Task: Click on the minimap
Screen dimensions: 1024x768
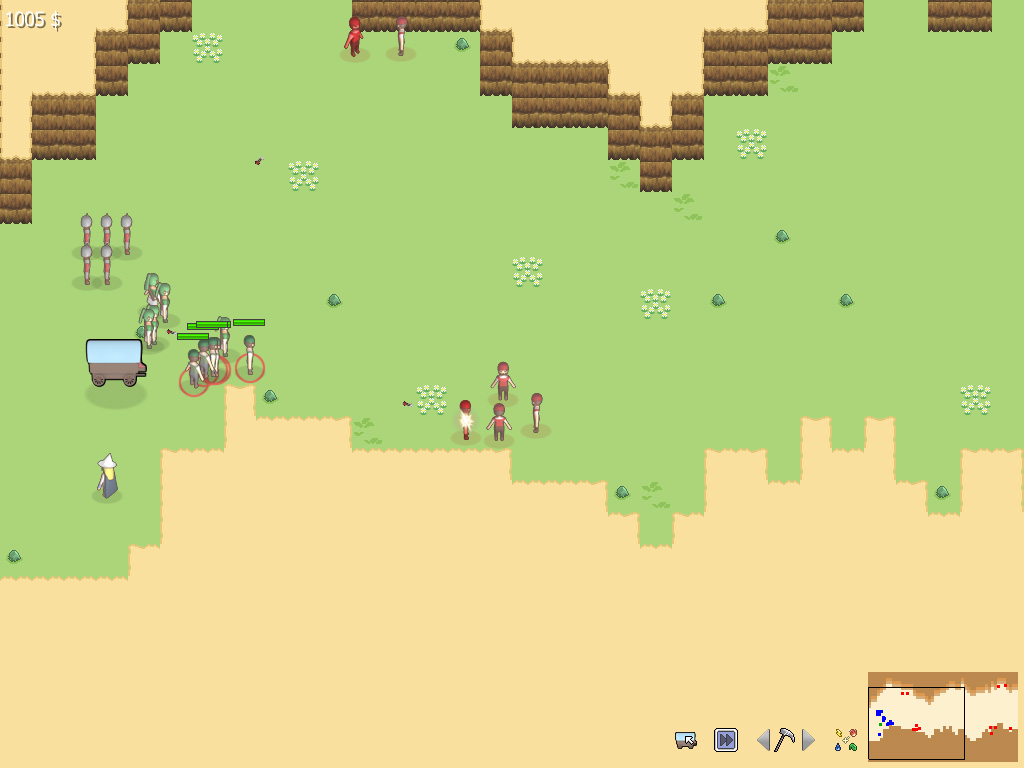Action: (x=942, y=715)
